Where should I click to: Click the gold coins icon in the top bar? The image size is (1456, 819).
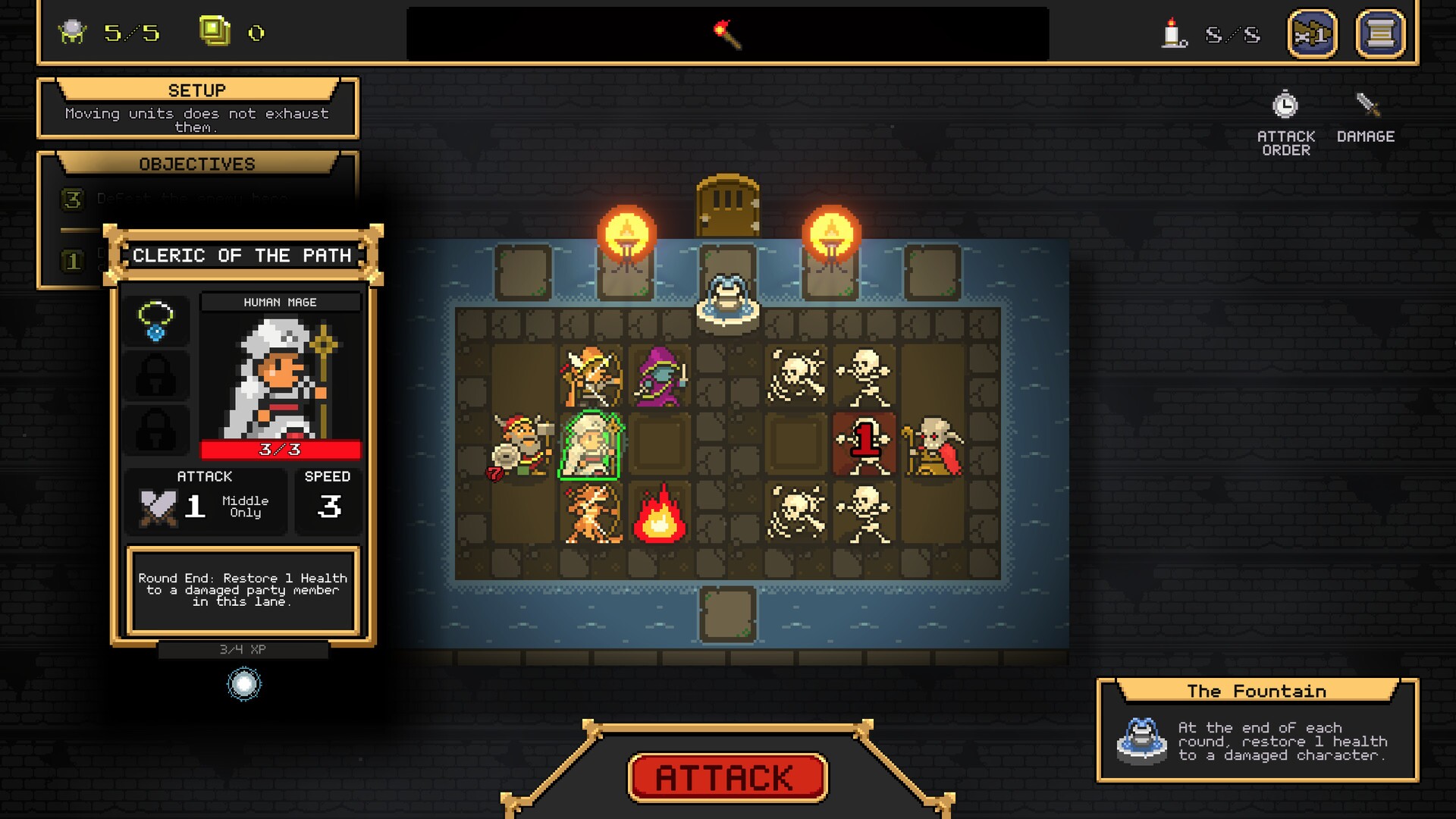pos(215,30)
